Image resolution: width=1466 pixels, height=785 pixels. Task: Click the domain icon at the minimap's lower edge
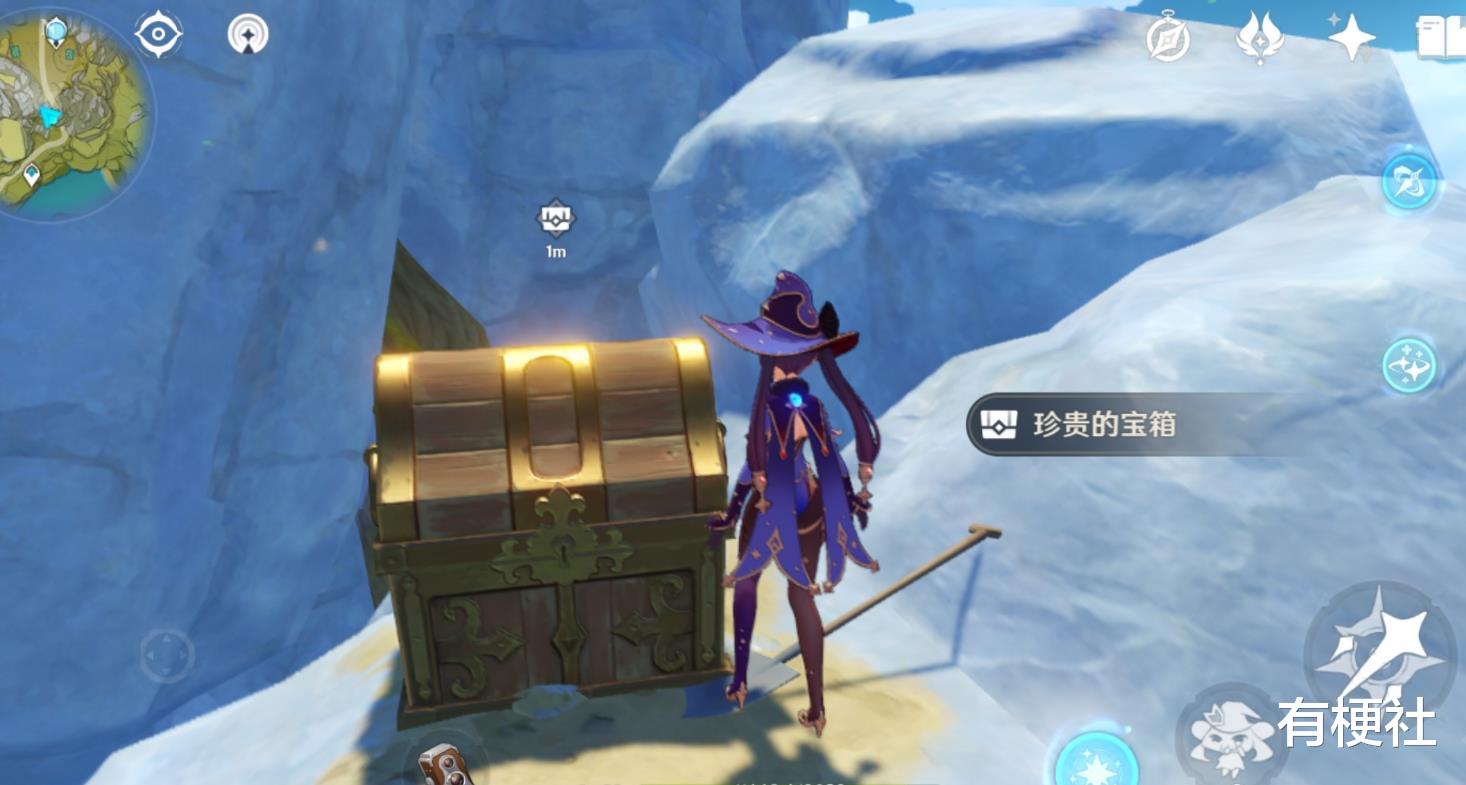pyautogui.click(x=32, y=174)
